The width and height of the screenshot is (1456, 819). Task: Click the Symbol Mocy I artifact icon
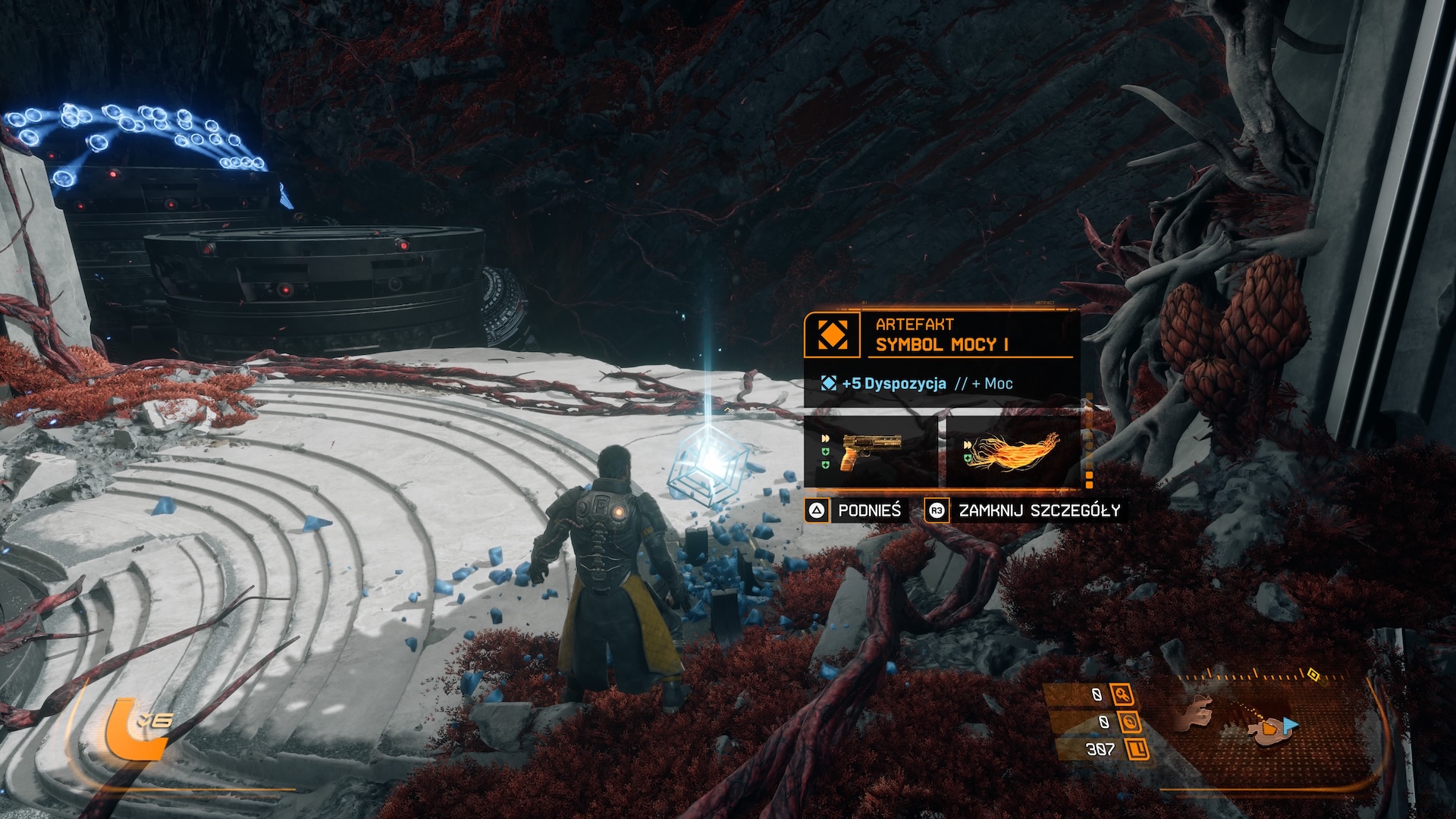(832, 334)
